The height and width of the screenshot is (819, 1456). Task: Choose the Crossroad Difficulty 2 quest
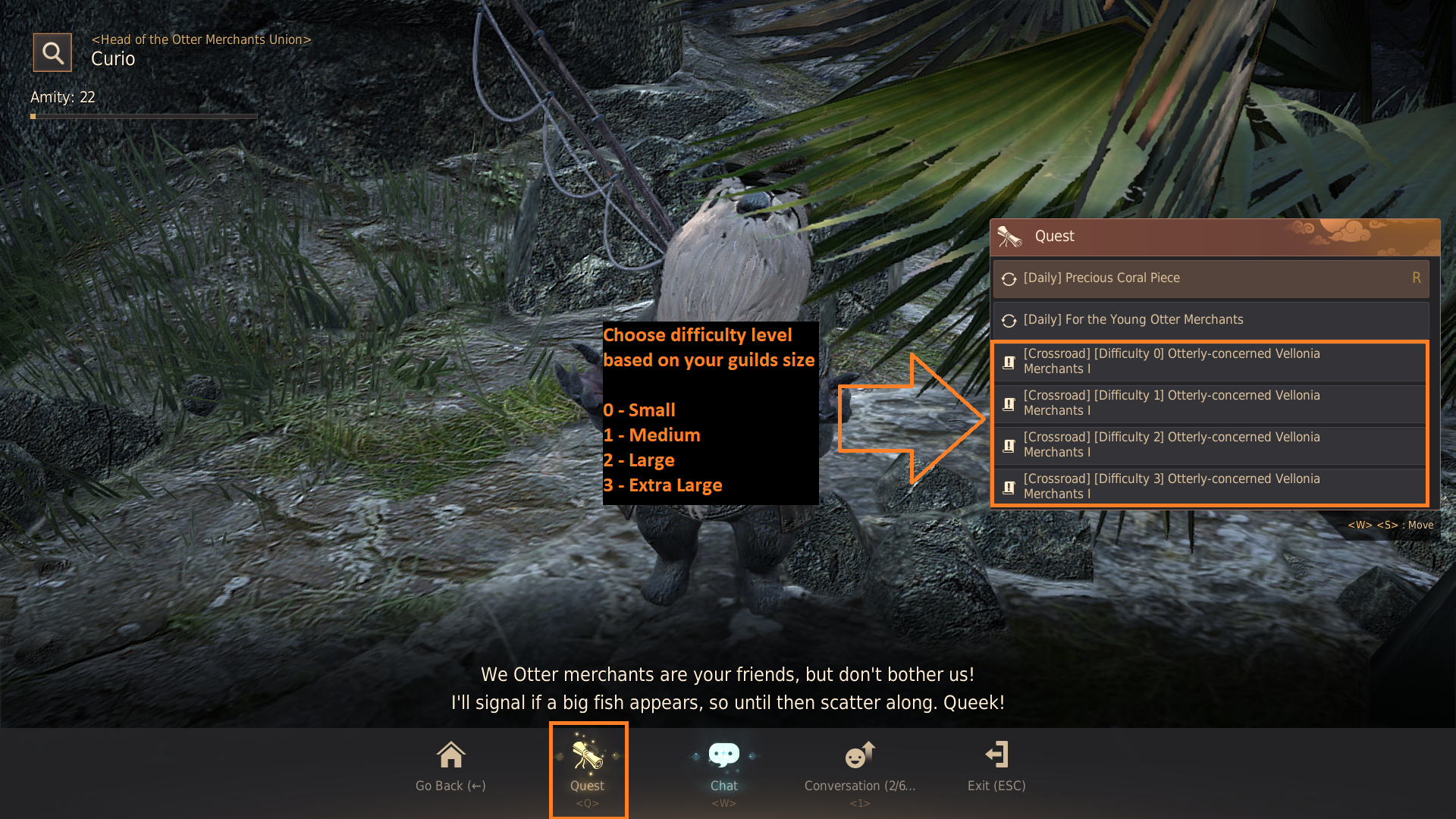[x=1210, y=445]
